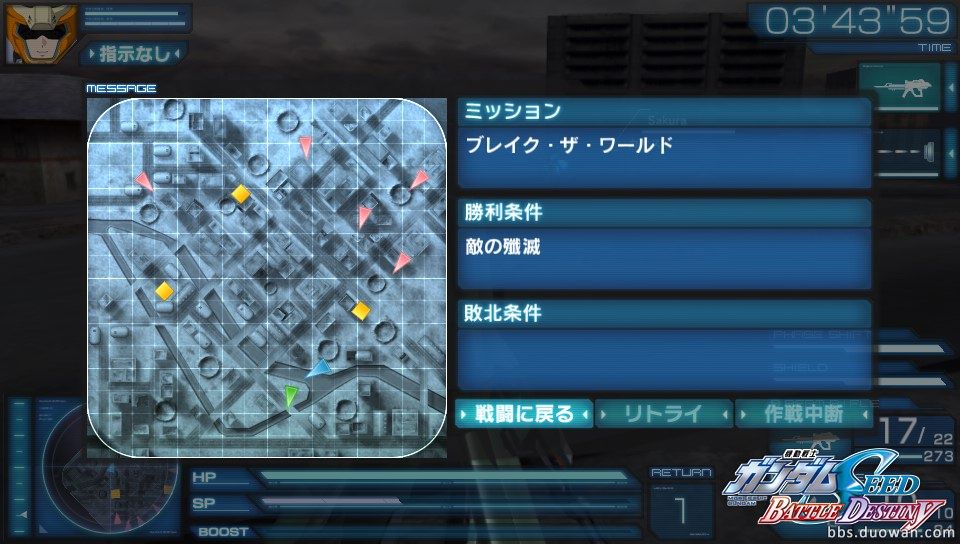Viewport: 960px width, 544px height.
Task: Click the 勝利条件 victory condition panel
Action: pyautogui.click(x=664, y=247)
